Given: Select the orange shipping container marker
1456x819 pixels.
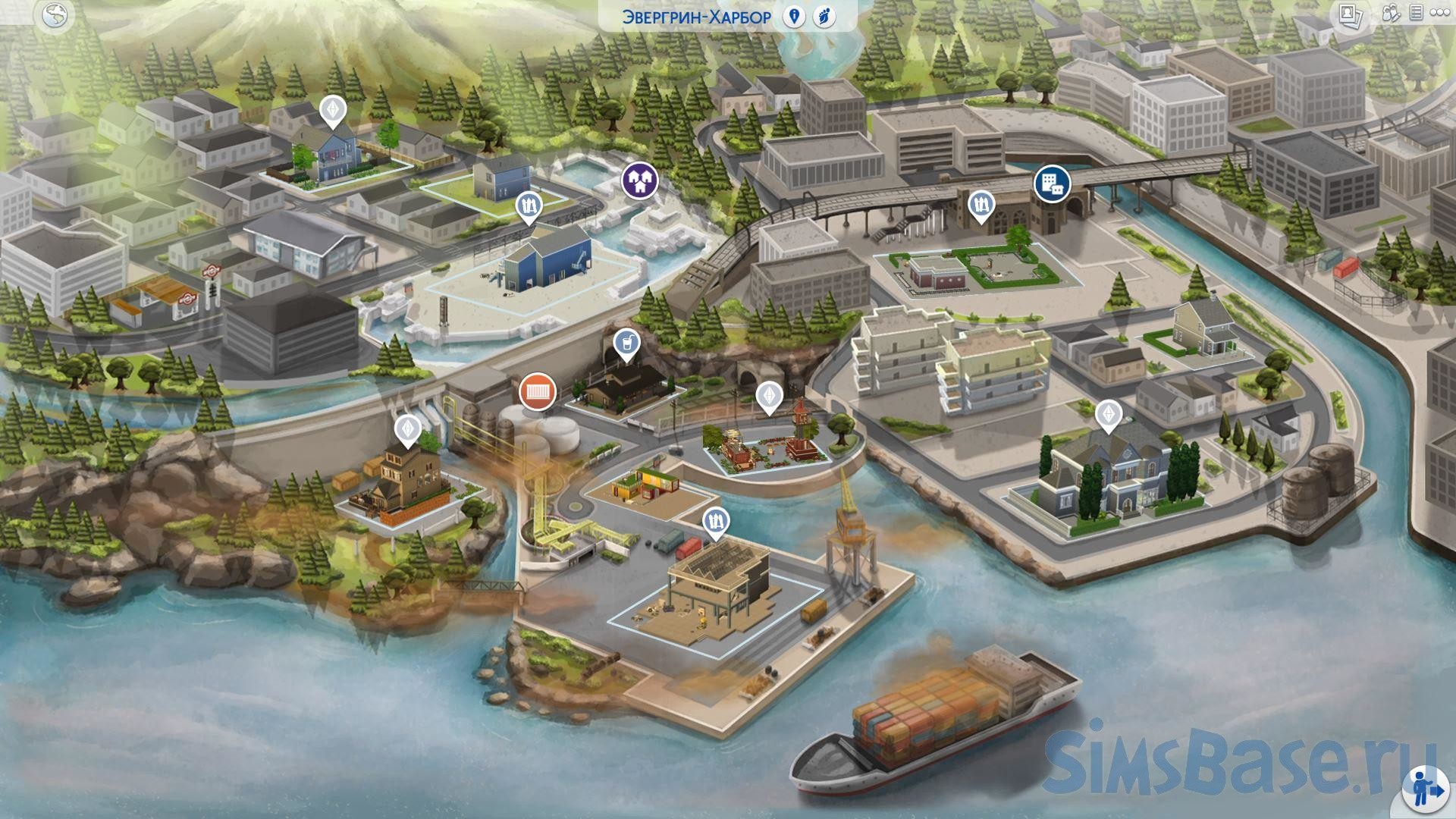Looking at the screenshot, I should 538,392.
